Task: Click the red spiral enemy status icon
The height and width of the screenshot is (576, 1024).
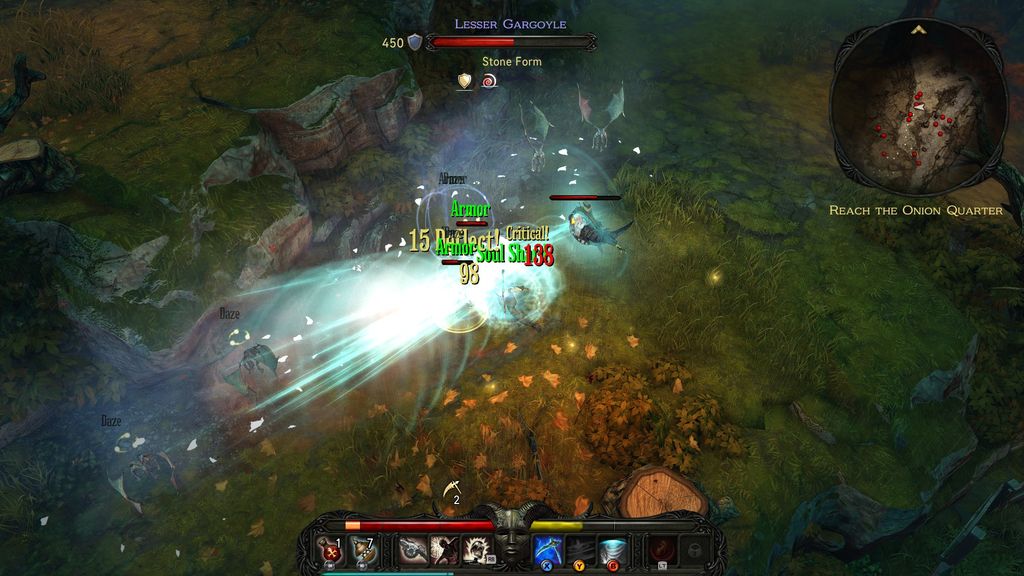Action: coord(489,81)
